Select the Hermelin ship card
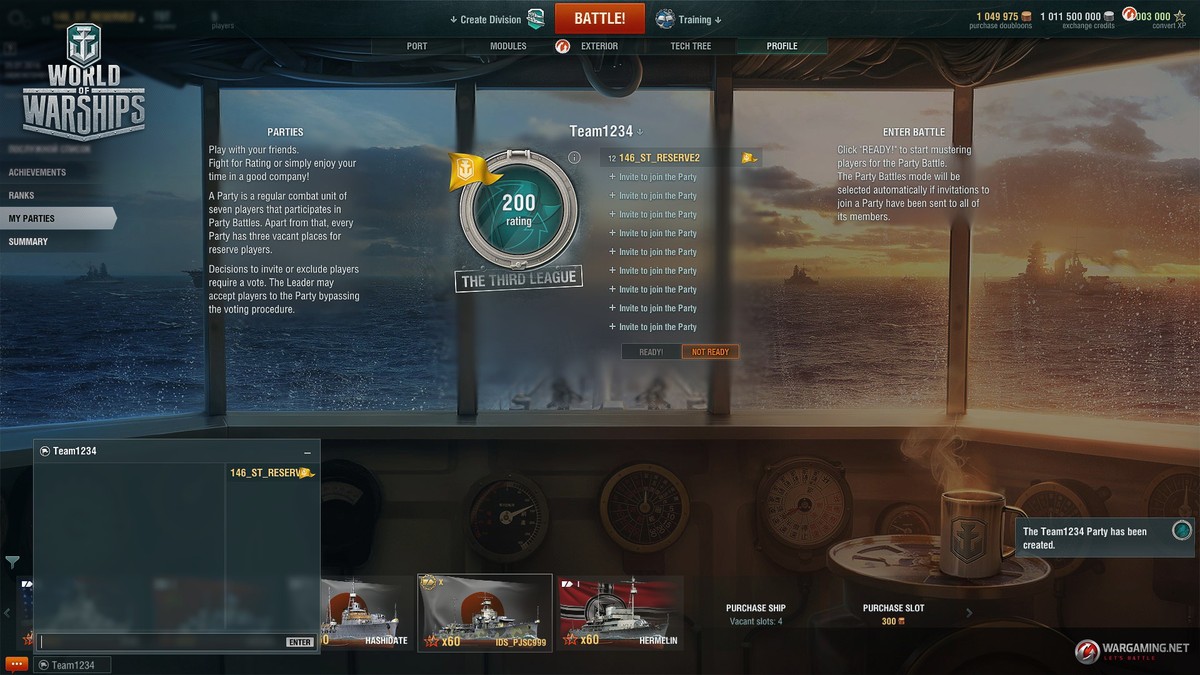Viewport: 1200px width, 675px height. click(621, 612)
